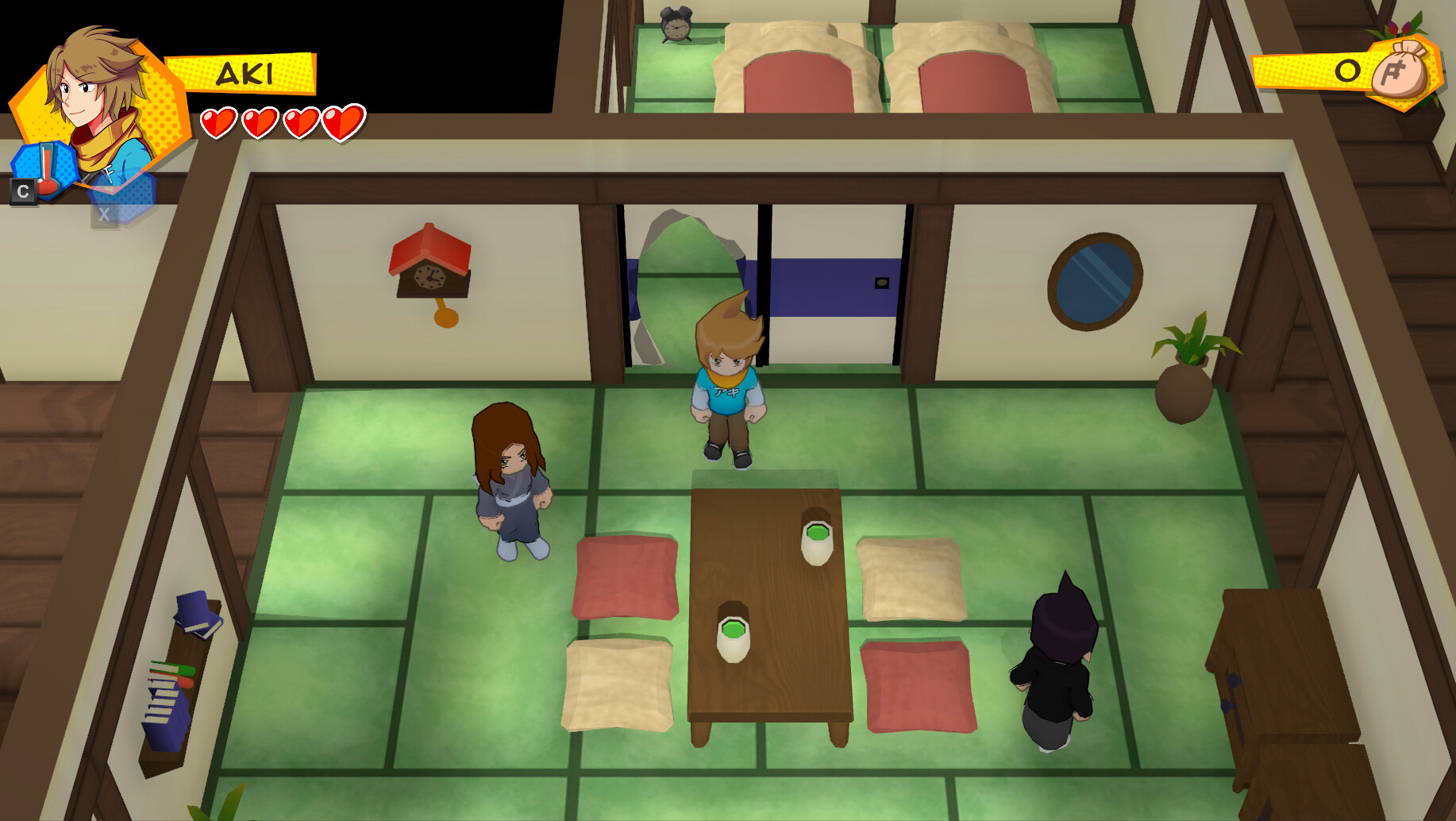This screenshot has height=821, width=1456.
Task: Click the thermometer tool icon near Aki's portrait
Action: [45, 167]
